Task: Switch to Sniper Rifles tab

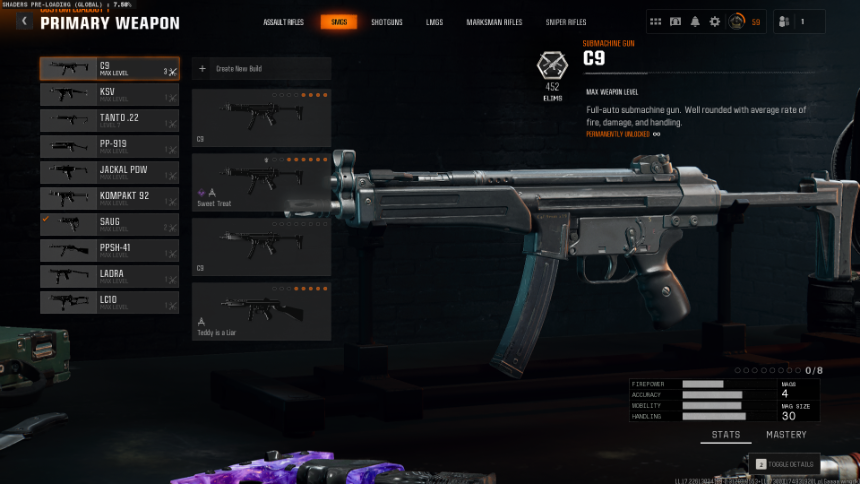Action: 568,22
